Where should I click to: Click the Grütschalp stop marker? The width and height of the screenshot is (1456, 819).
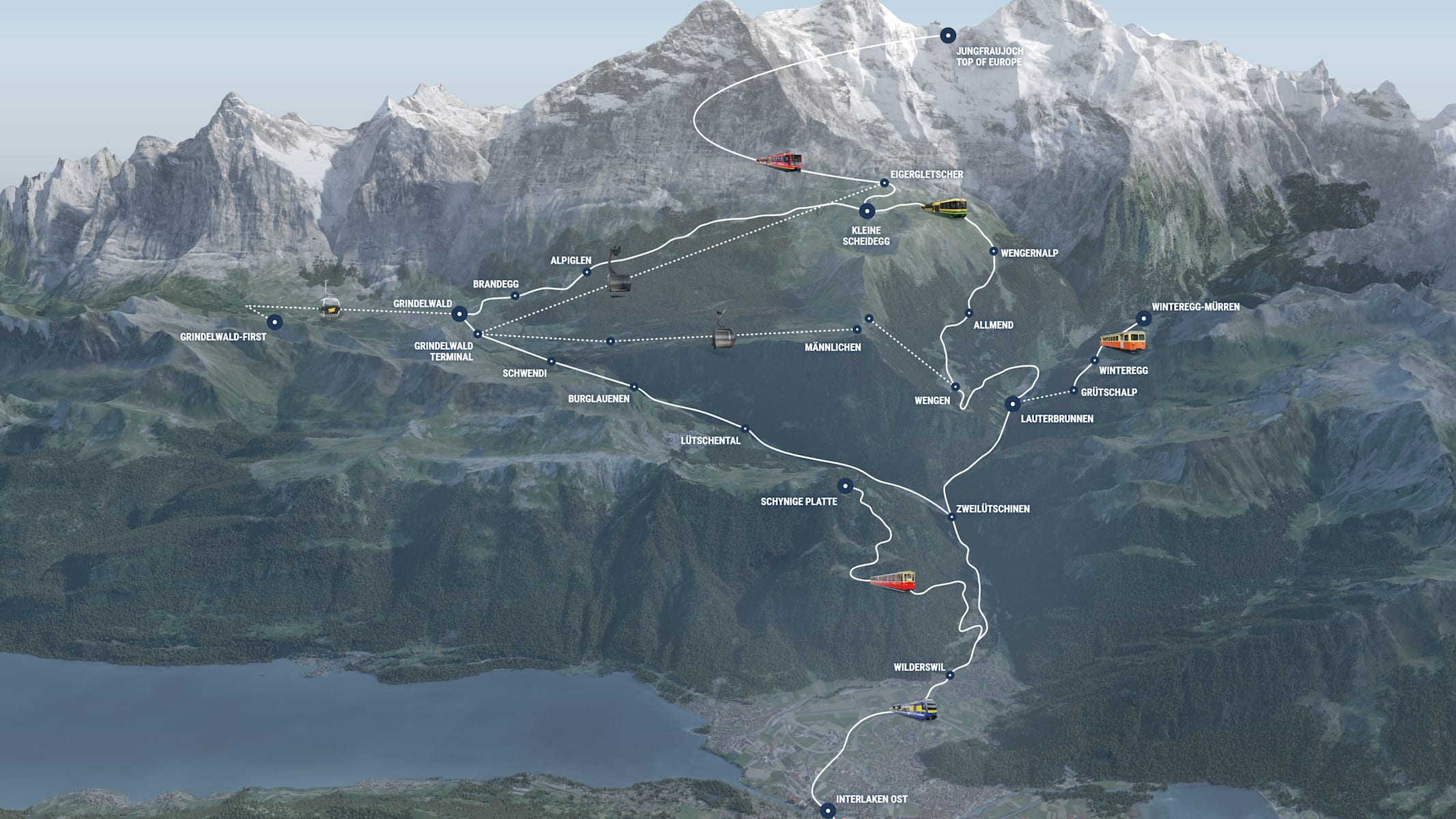tap(1074, 391)
